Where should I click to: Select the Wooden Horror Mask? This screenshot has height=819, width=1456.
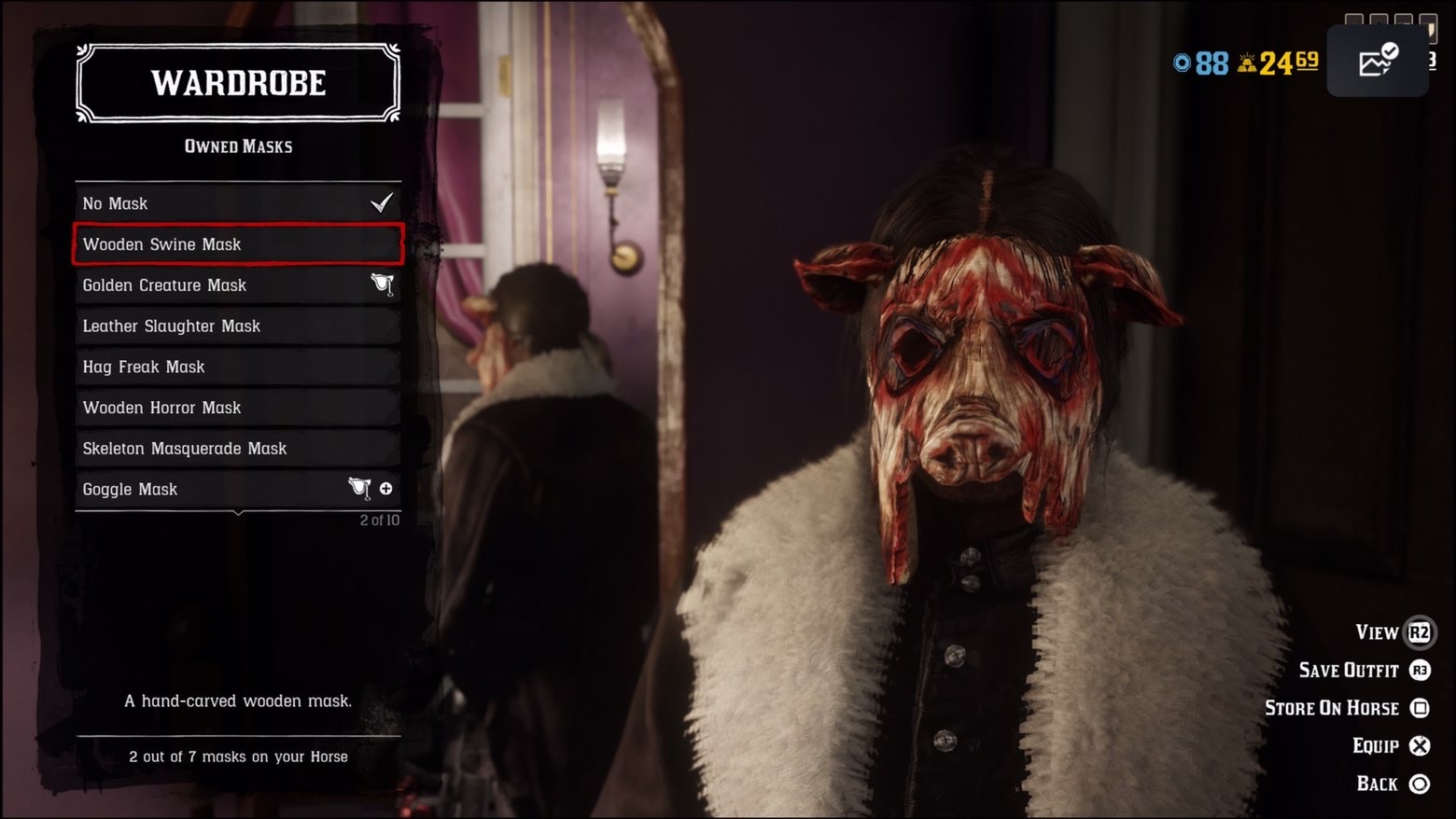point(238,408)
